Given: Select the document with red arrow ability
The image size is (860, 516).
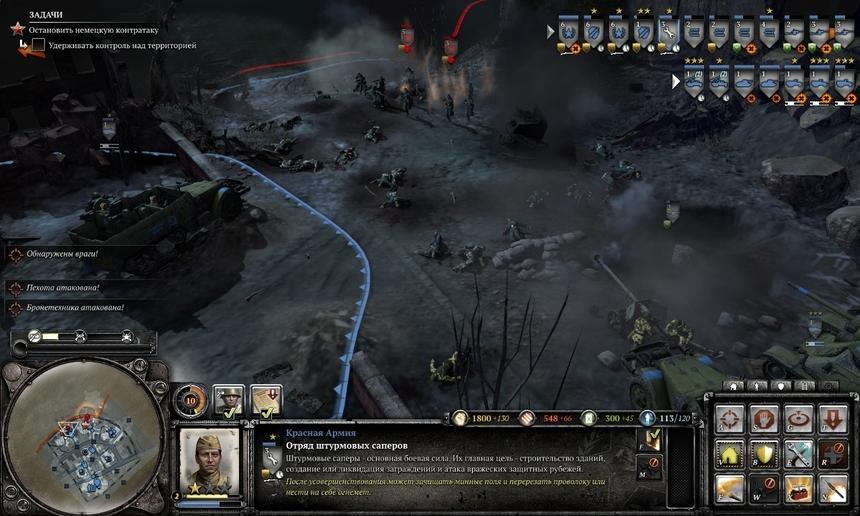Looking at the screenshot, I should click(x=266, y=400).
